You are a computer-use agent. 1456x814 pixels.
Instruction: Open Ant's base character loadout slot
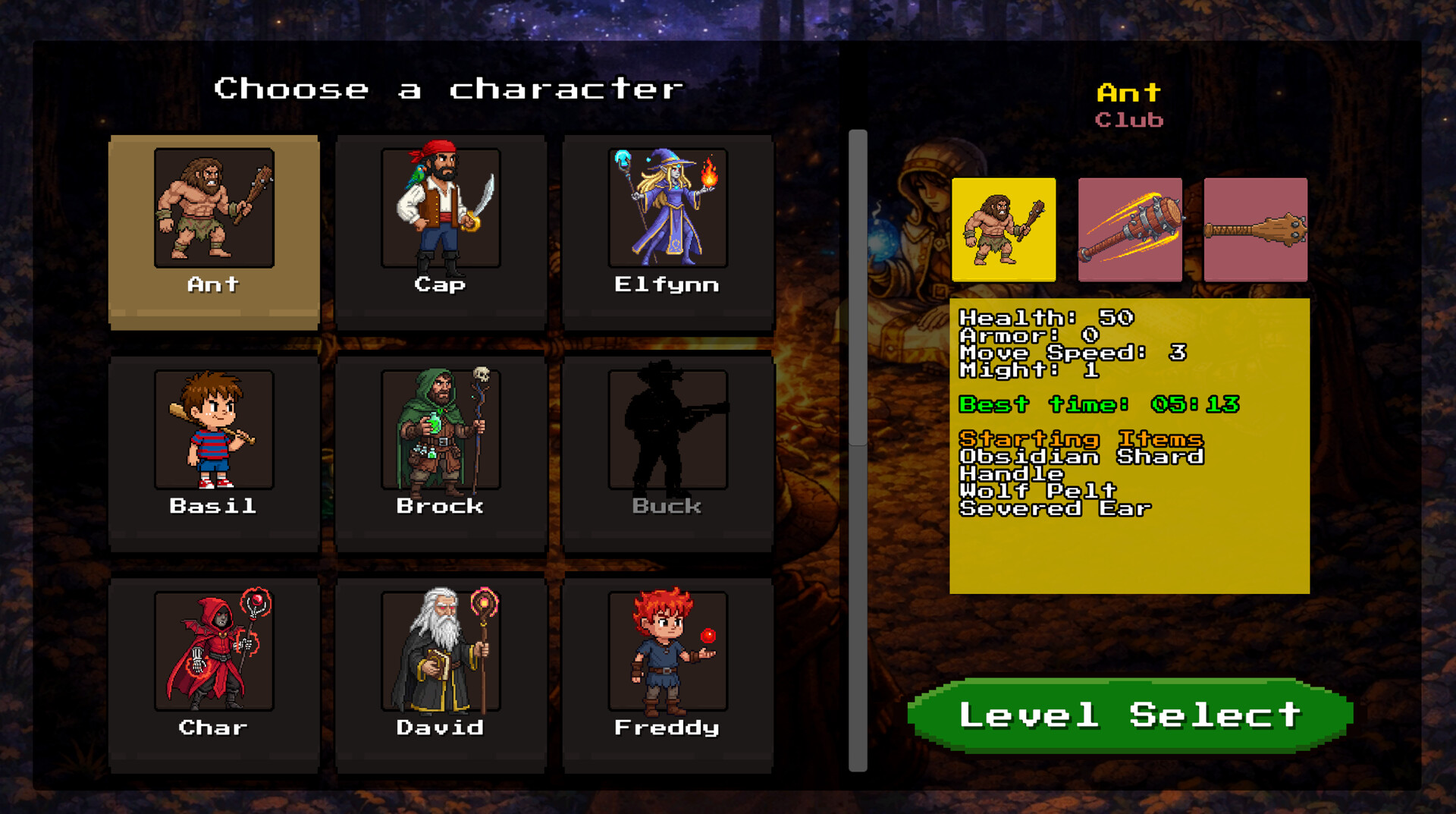click(x=1003, y=229)
